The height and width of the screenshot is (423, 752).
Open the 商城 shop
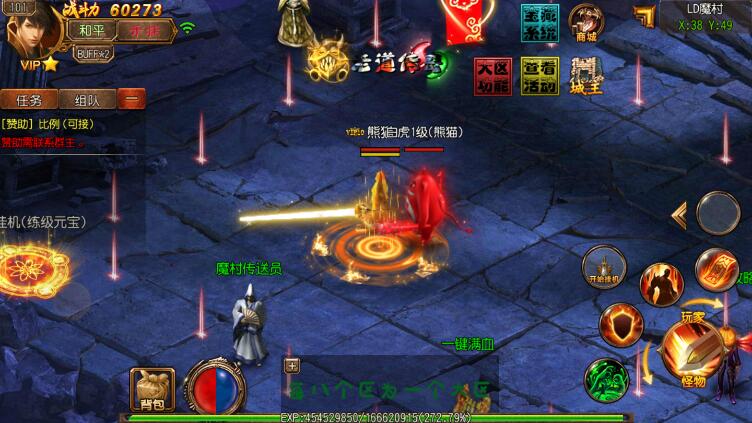[x=587, y=22]
